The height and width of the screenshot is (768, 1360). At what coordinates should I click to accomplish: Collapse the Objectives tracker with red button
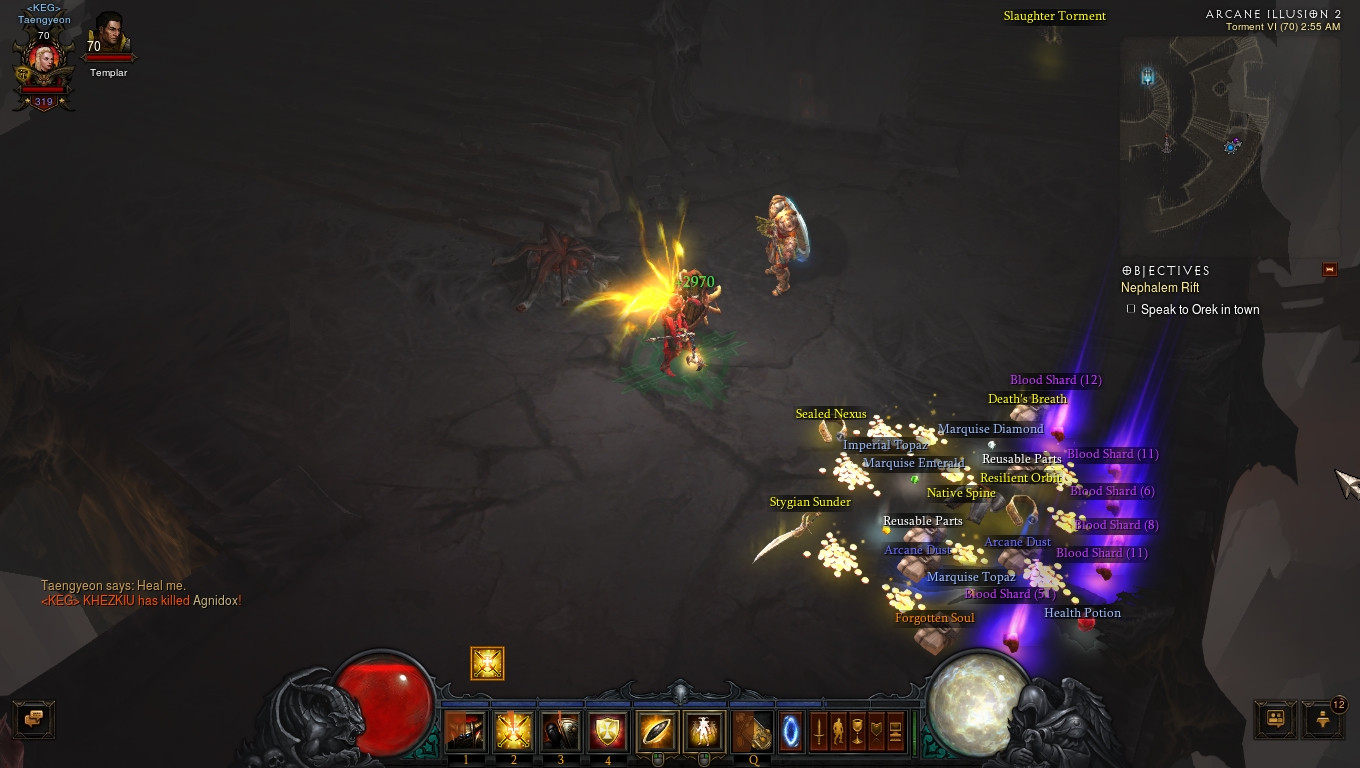click(1329, 270)
